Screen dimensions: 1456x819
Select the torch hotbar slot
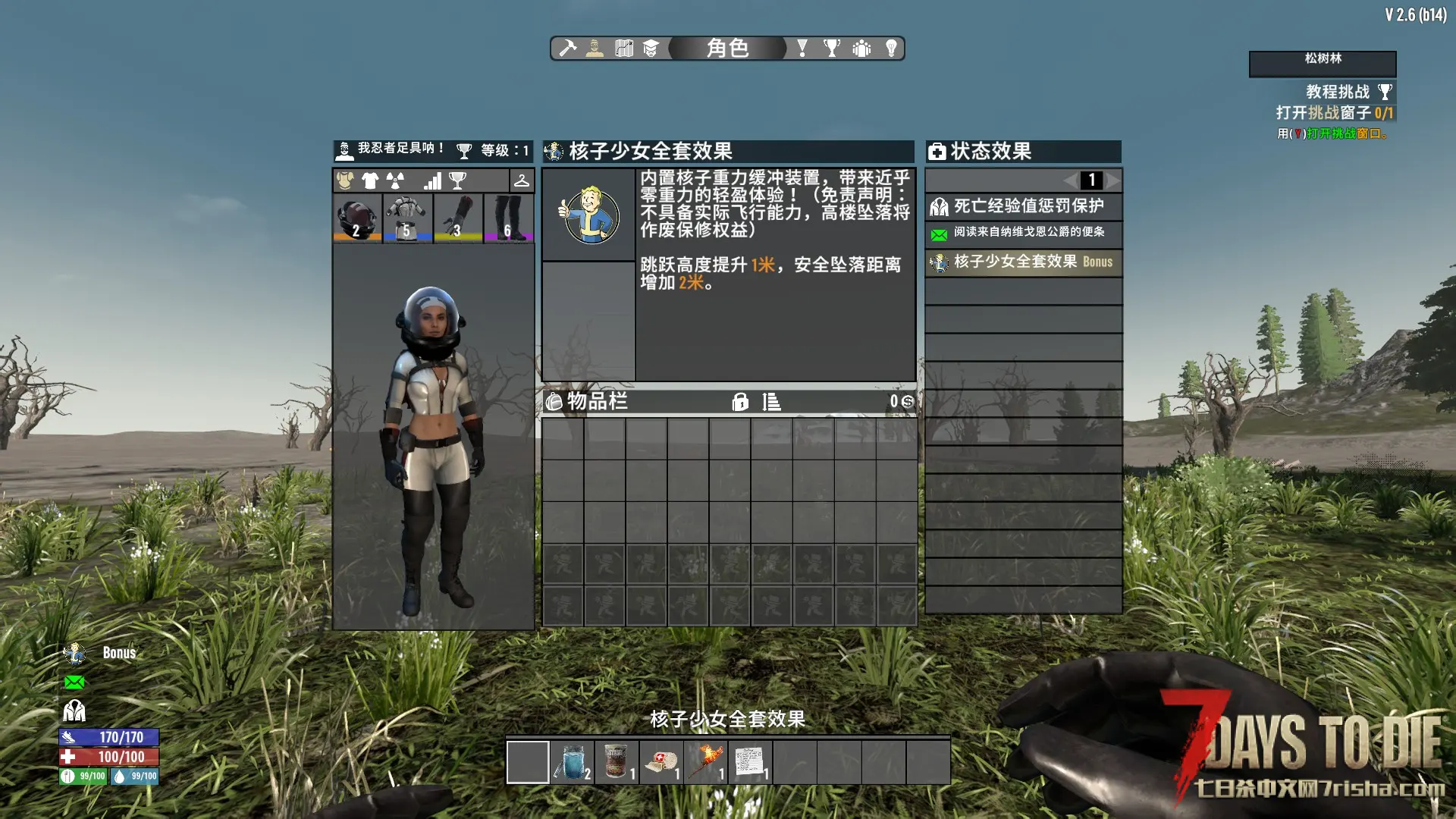pyautogui.click(x=706, y=762)
